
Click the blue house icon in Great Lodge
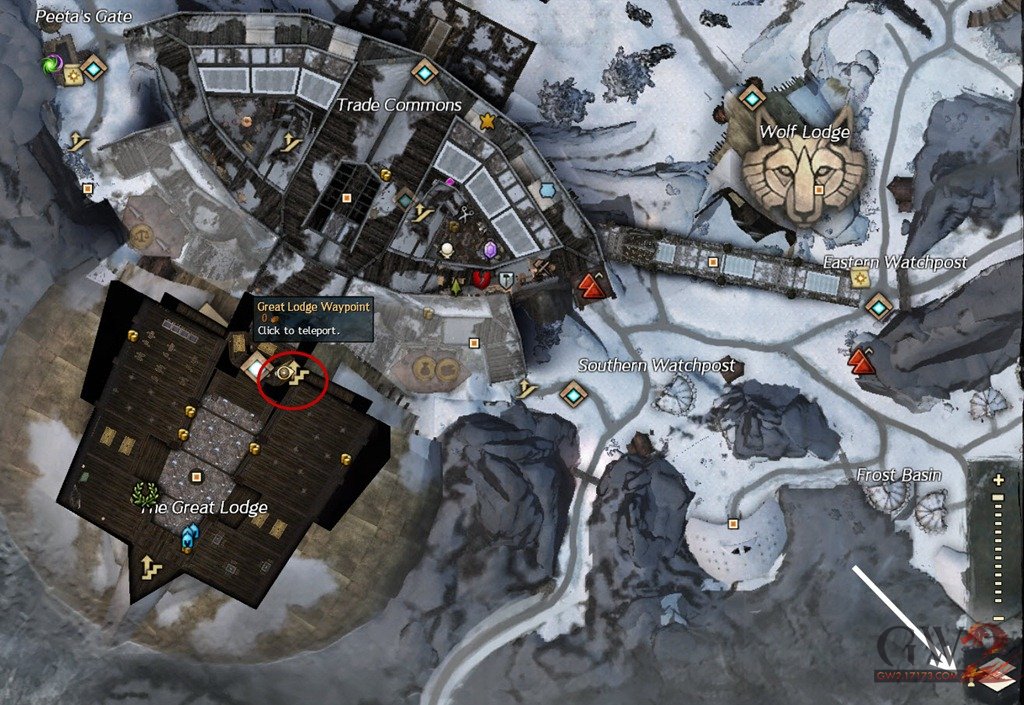tap(187, 539)
